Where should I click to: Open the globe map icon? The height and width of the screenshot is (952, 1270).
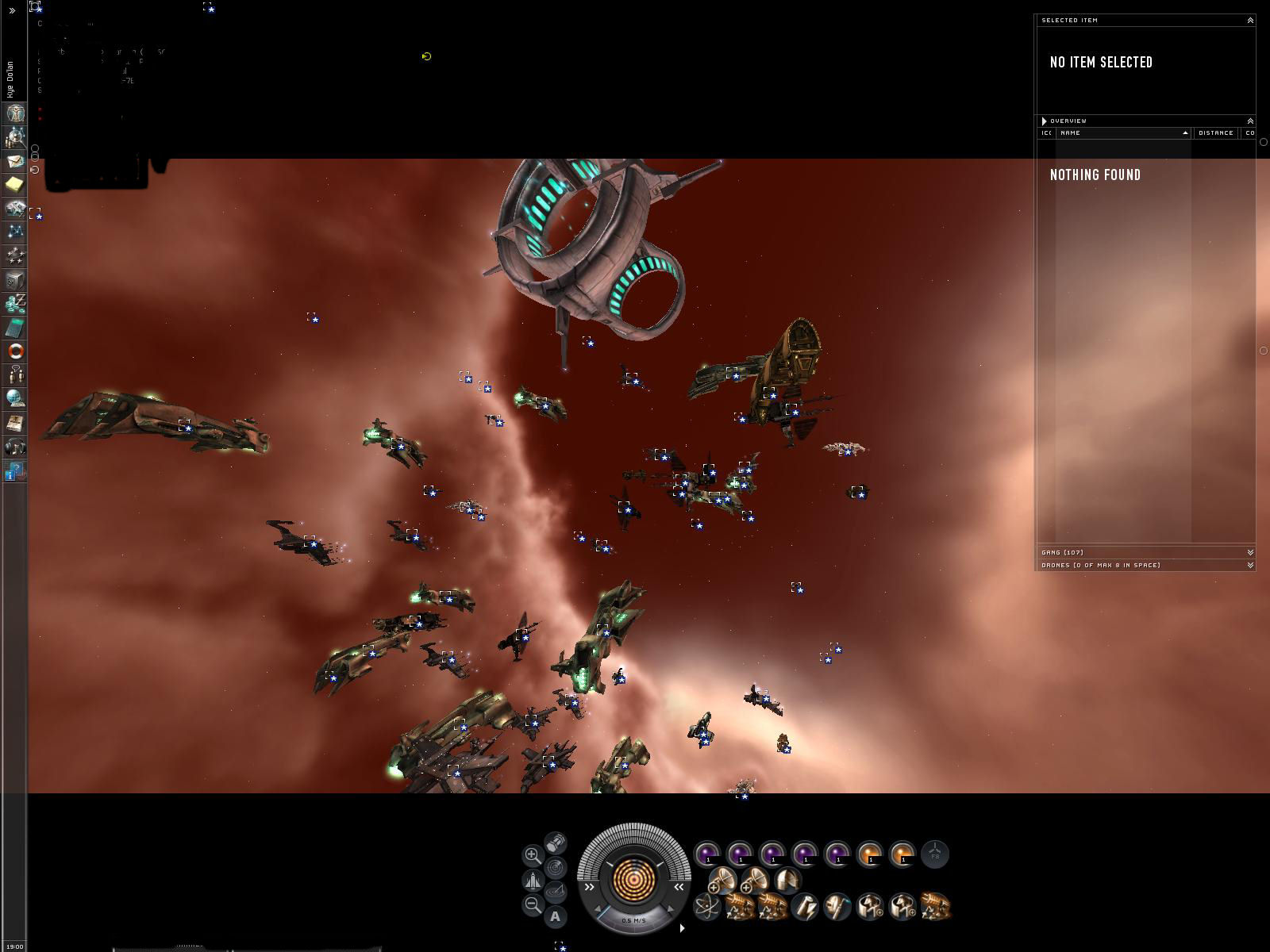[15, 398]
